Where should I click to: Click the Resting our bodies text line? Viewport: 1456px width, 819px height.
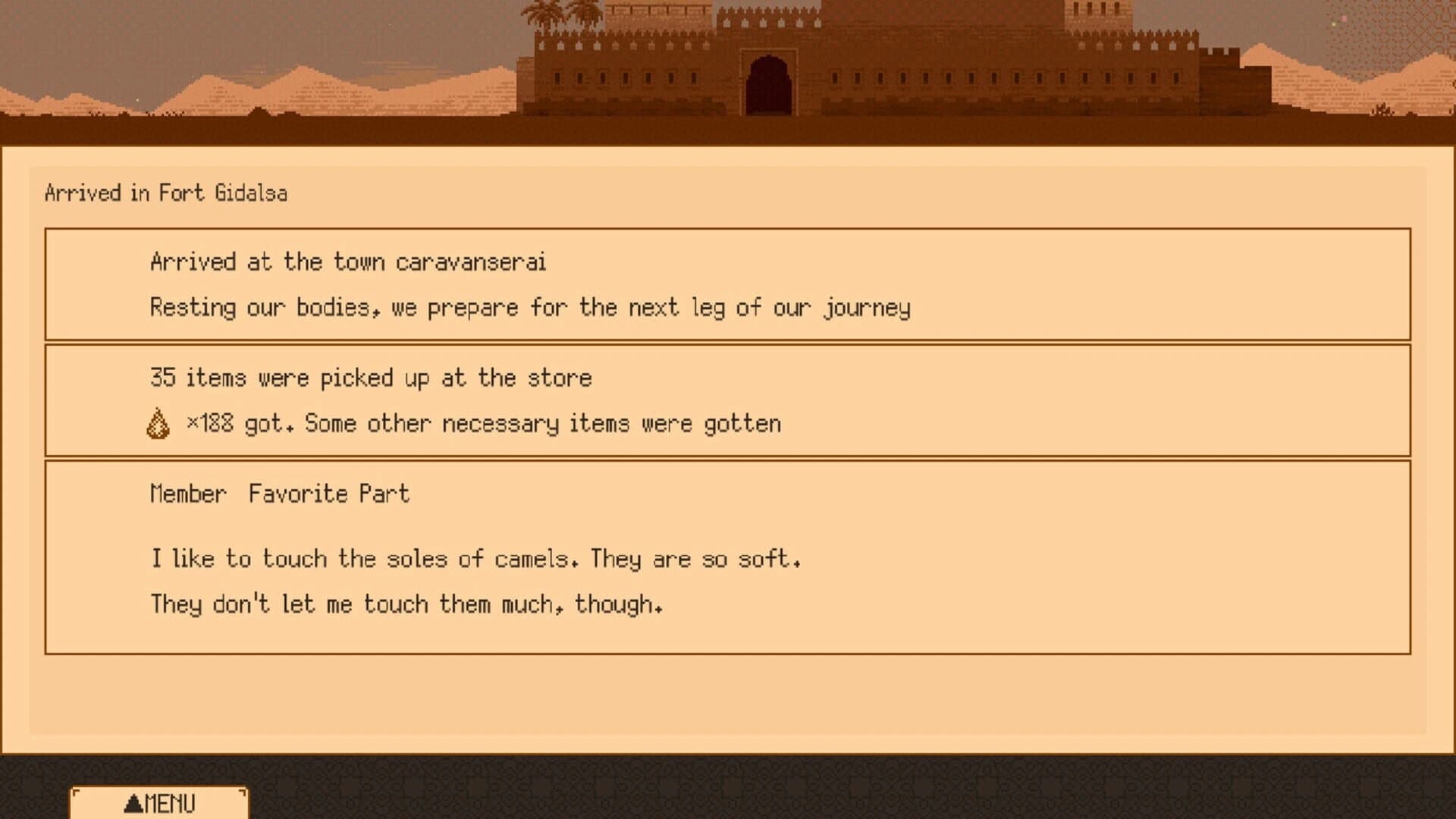531,308
